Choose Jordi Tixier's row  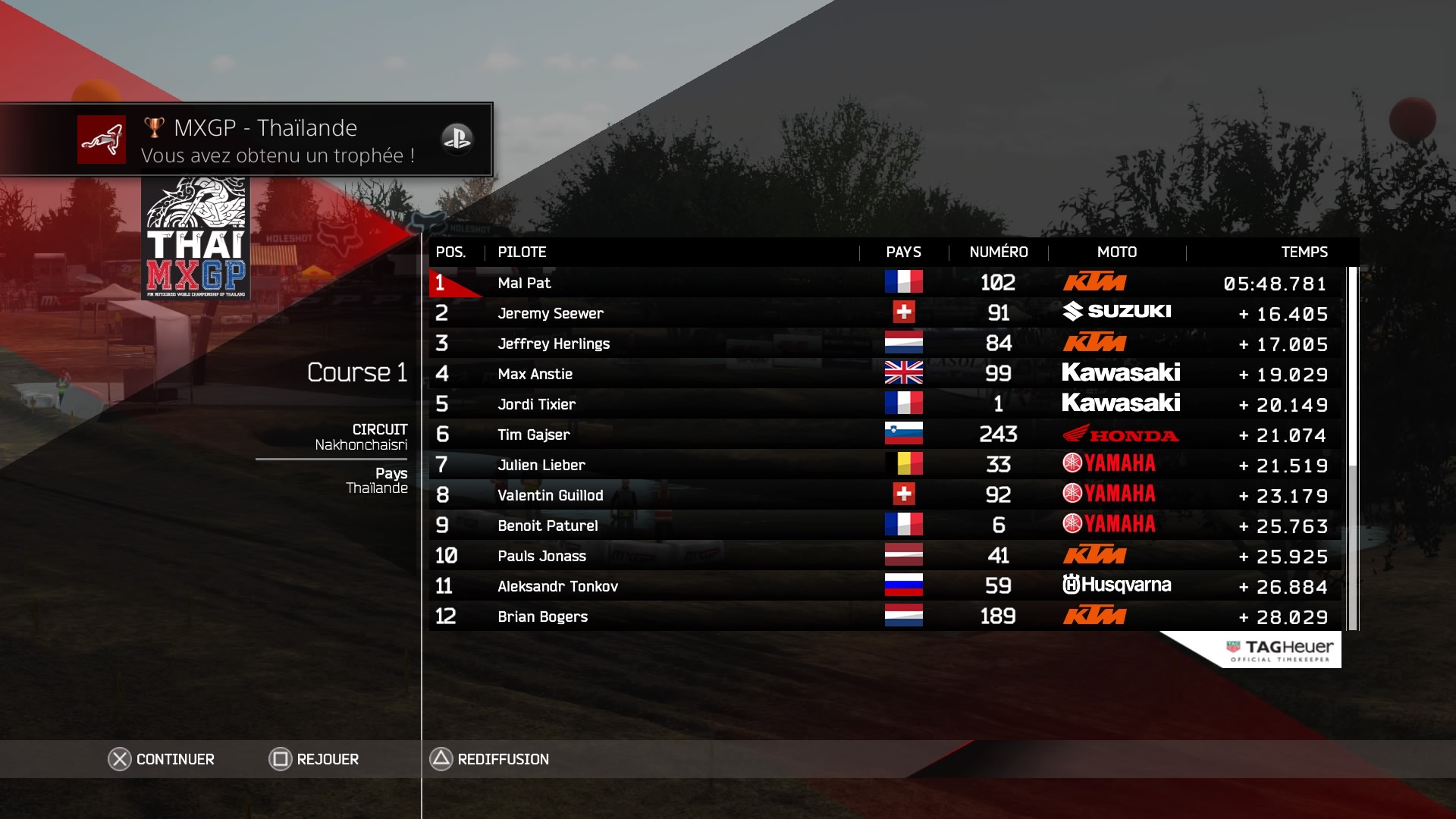[884, 404]
